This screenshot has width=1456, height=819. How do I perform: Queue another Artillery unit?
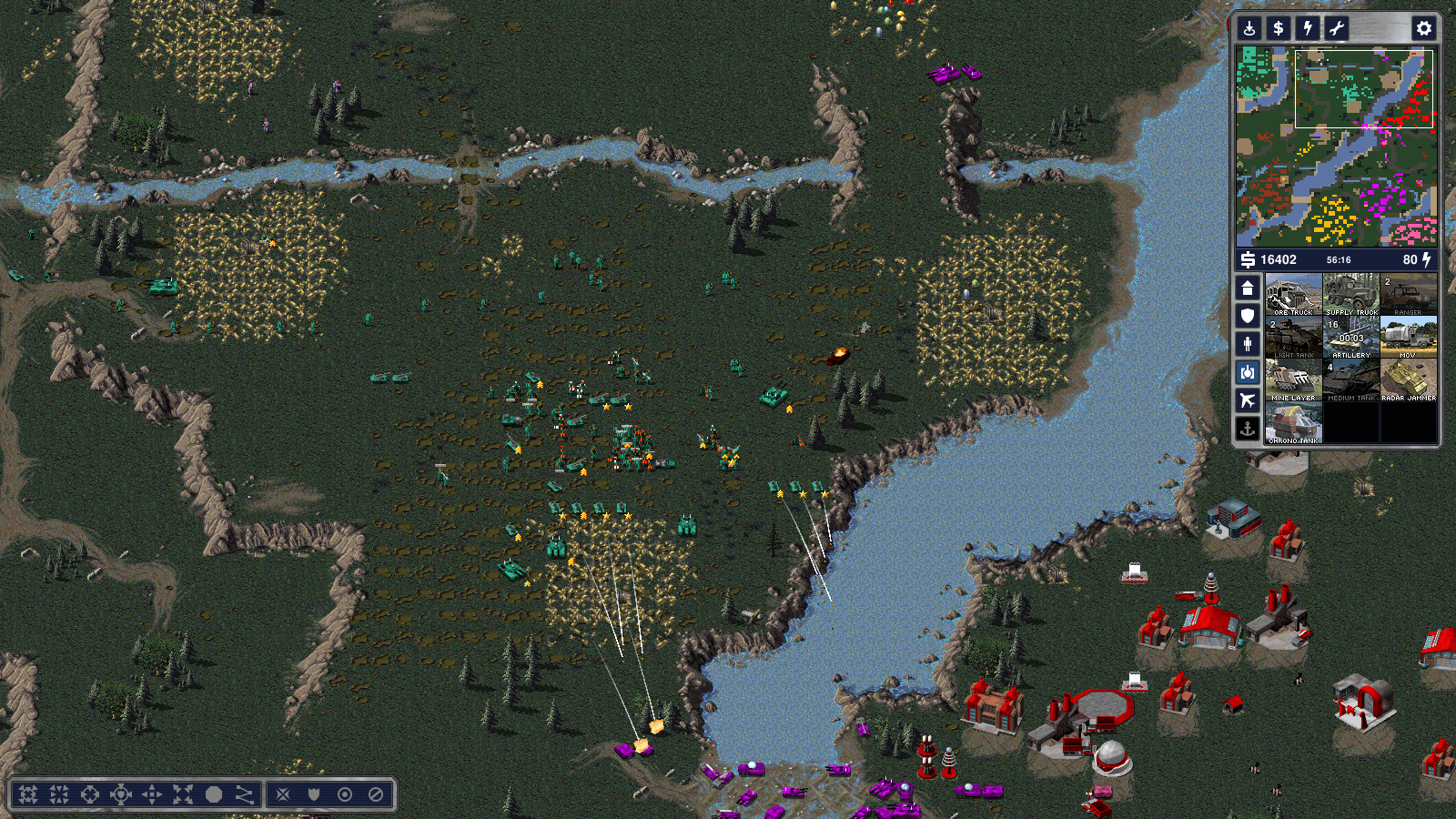click(1351, 338)
